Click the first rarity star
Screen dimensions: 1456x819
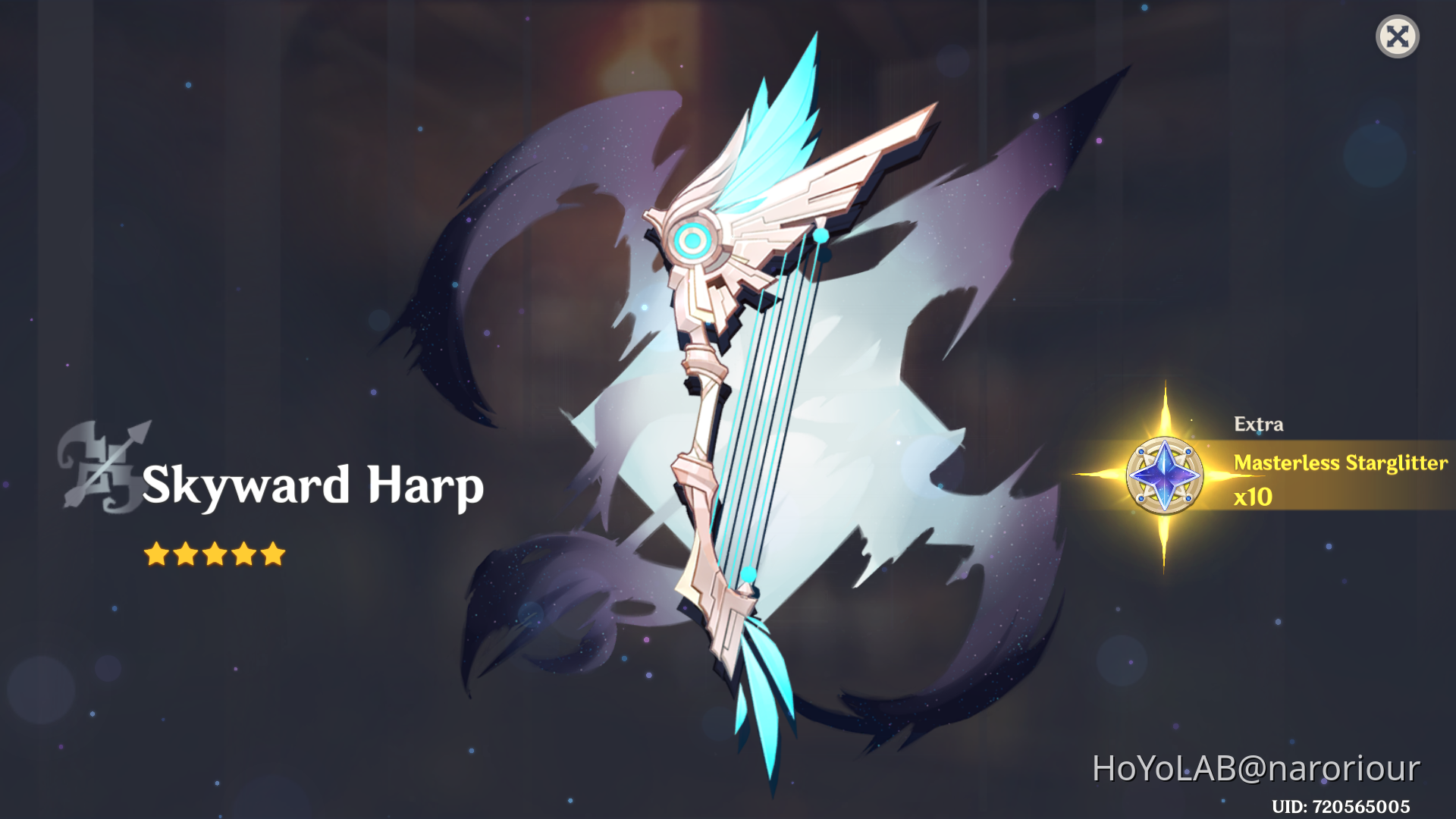pos(157,553)
